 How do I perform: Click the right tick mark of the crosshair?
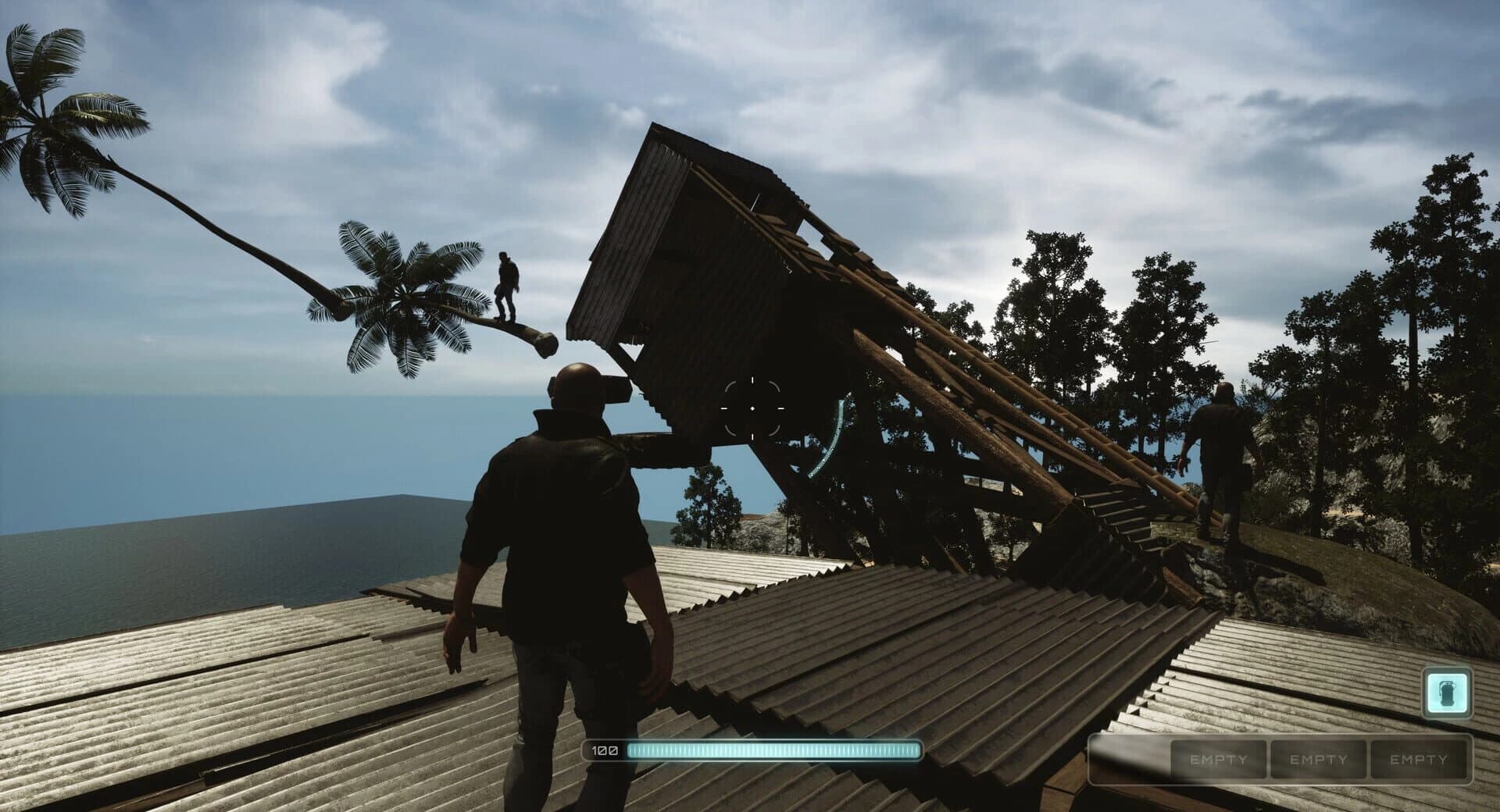coord(781,407)
